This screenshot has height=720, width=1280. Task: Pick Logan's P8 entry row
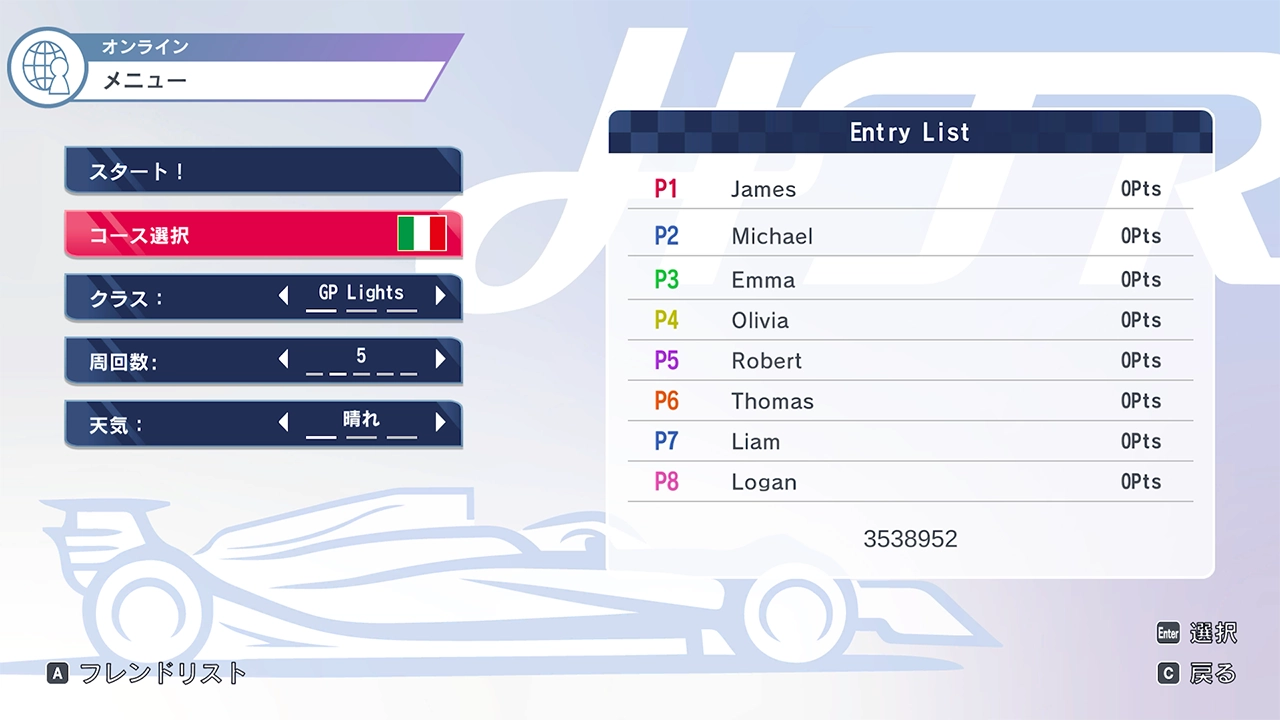[910, 482]
